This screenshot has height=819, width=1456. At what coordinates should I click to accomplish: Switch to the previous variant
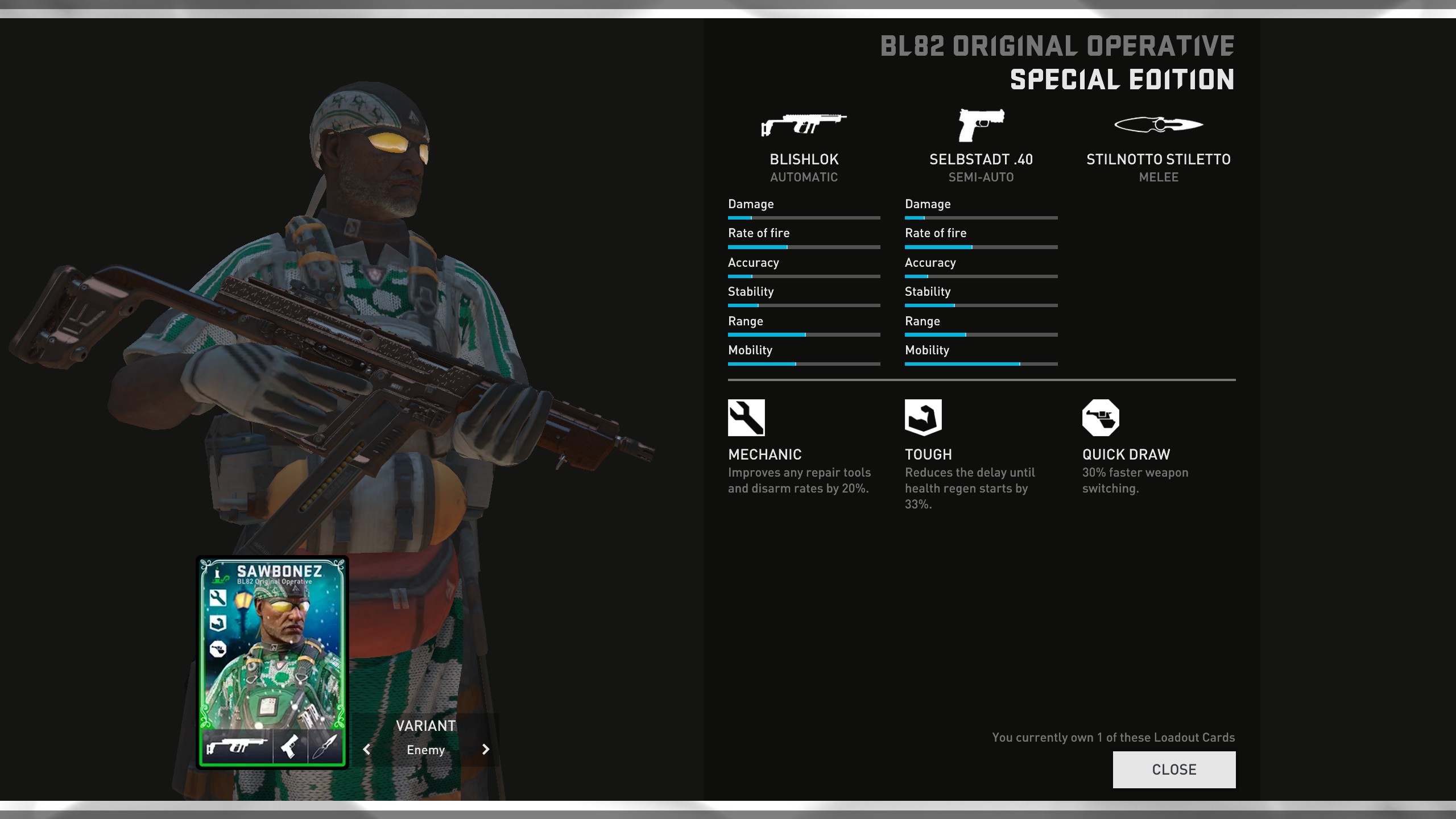[367, 750]
